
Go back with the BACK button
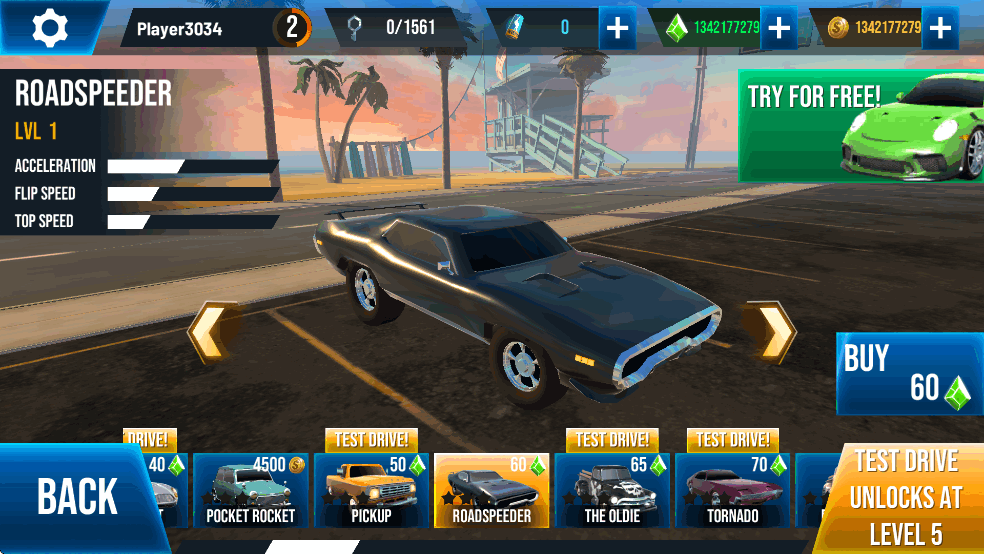pos(77,496)
